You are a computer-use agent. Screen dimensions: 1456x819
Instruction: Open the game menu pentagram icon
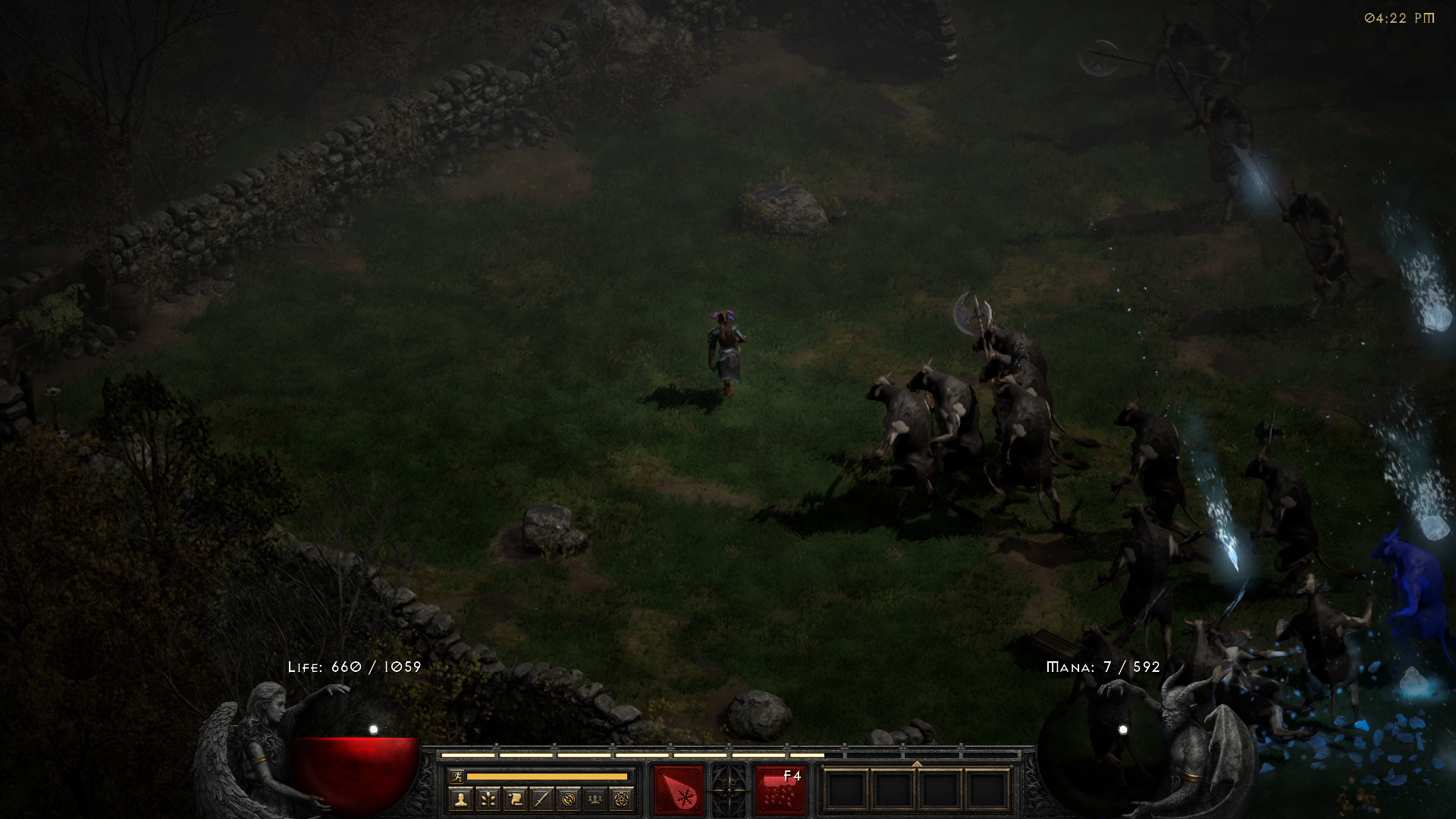(x=623, y=799)
